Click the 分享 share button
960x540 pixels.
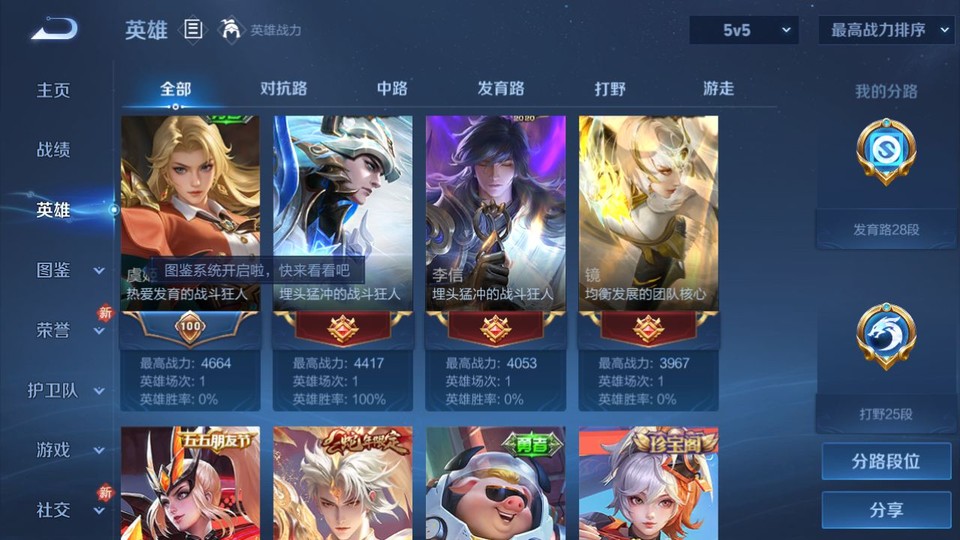click(x=886, y=510)
